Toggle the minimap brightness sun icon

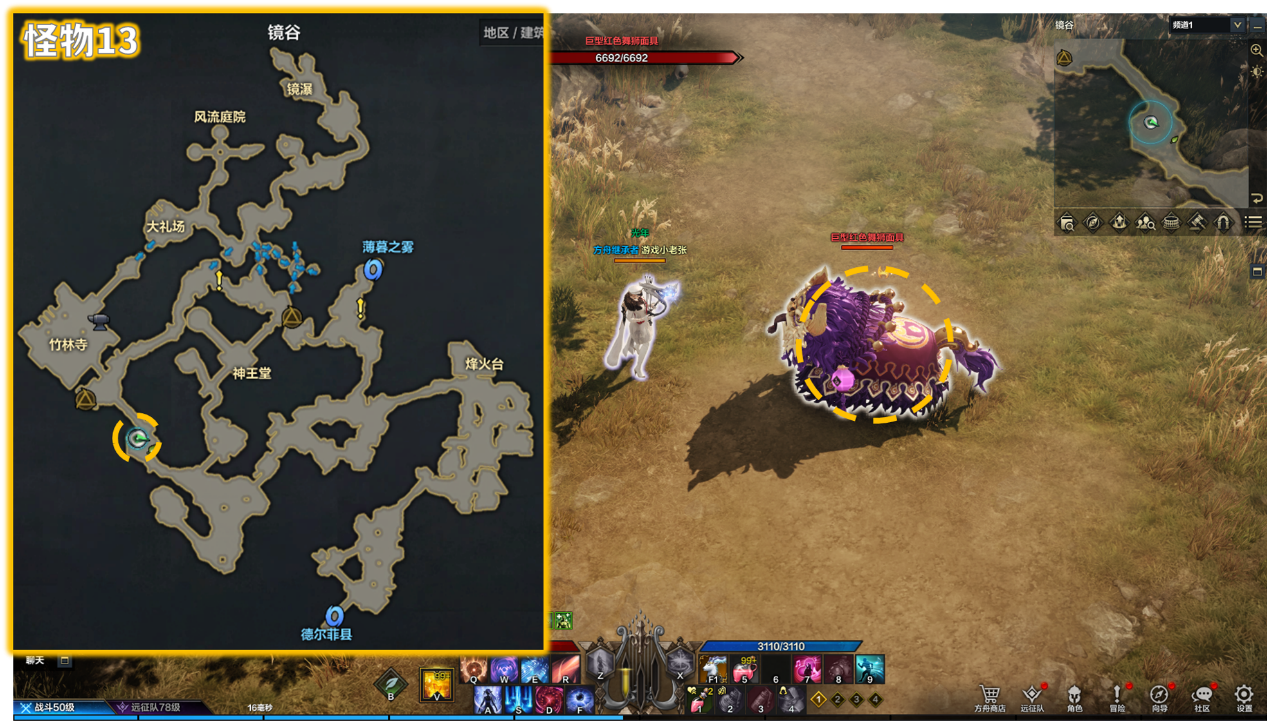1257,72
